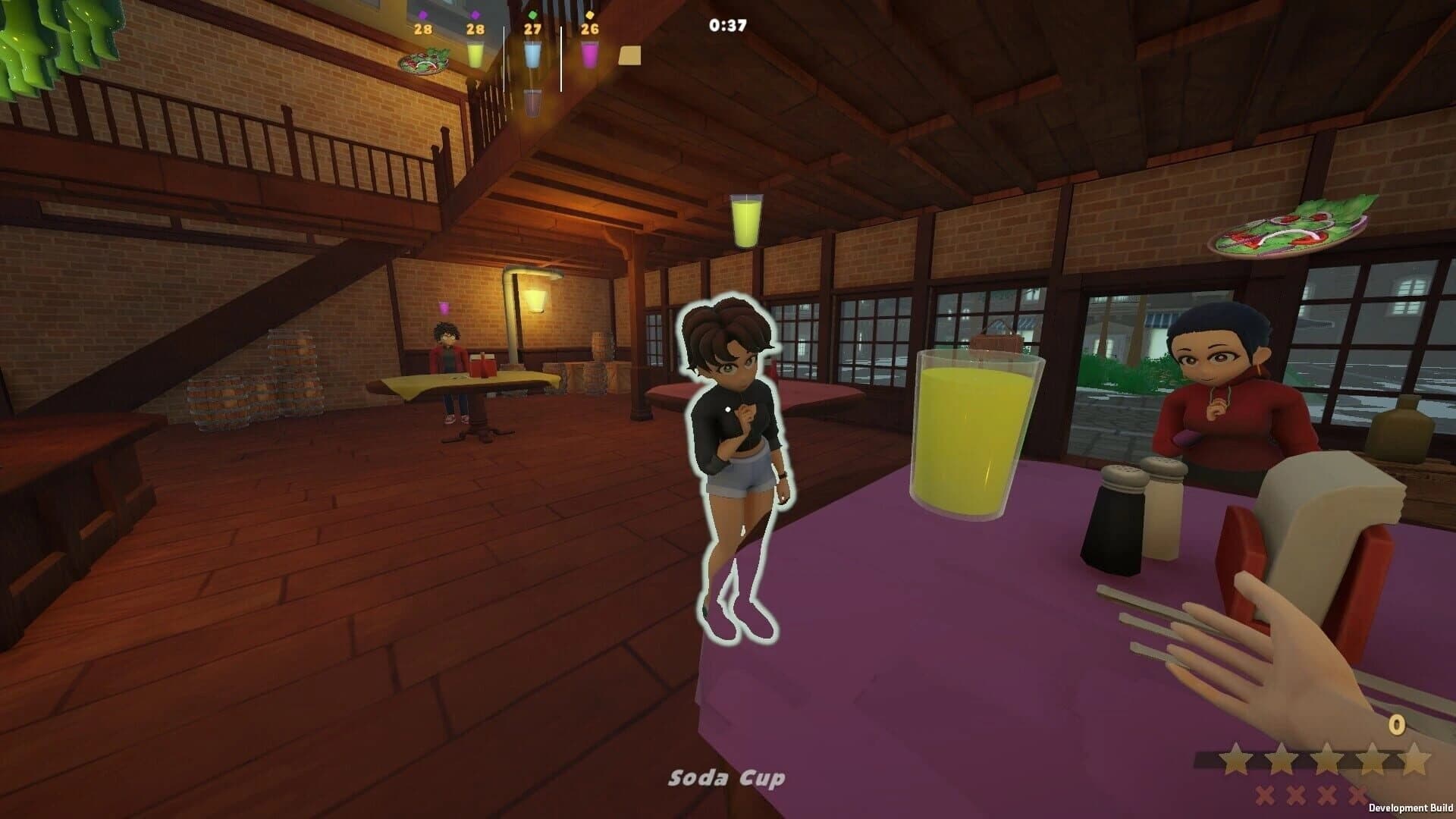Select the salad plate order icon
This screenshot has height=819, width=1456.
click(425, 61)
